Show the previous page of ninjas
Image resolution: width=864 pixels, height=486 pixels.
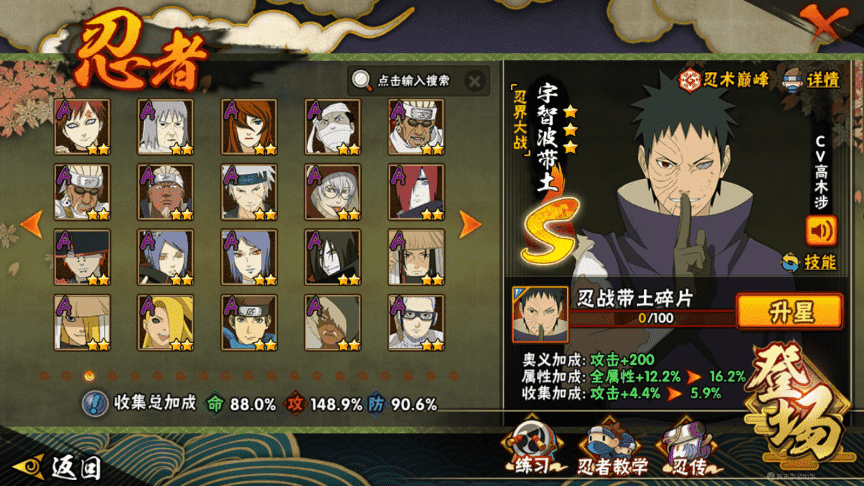31,223
